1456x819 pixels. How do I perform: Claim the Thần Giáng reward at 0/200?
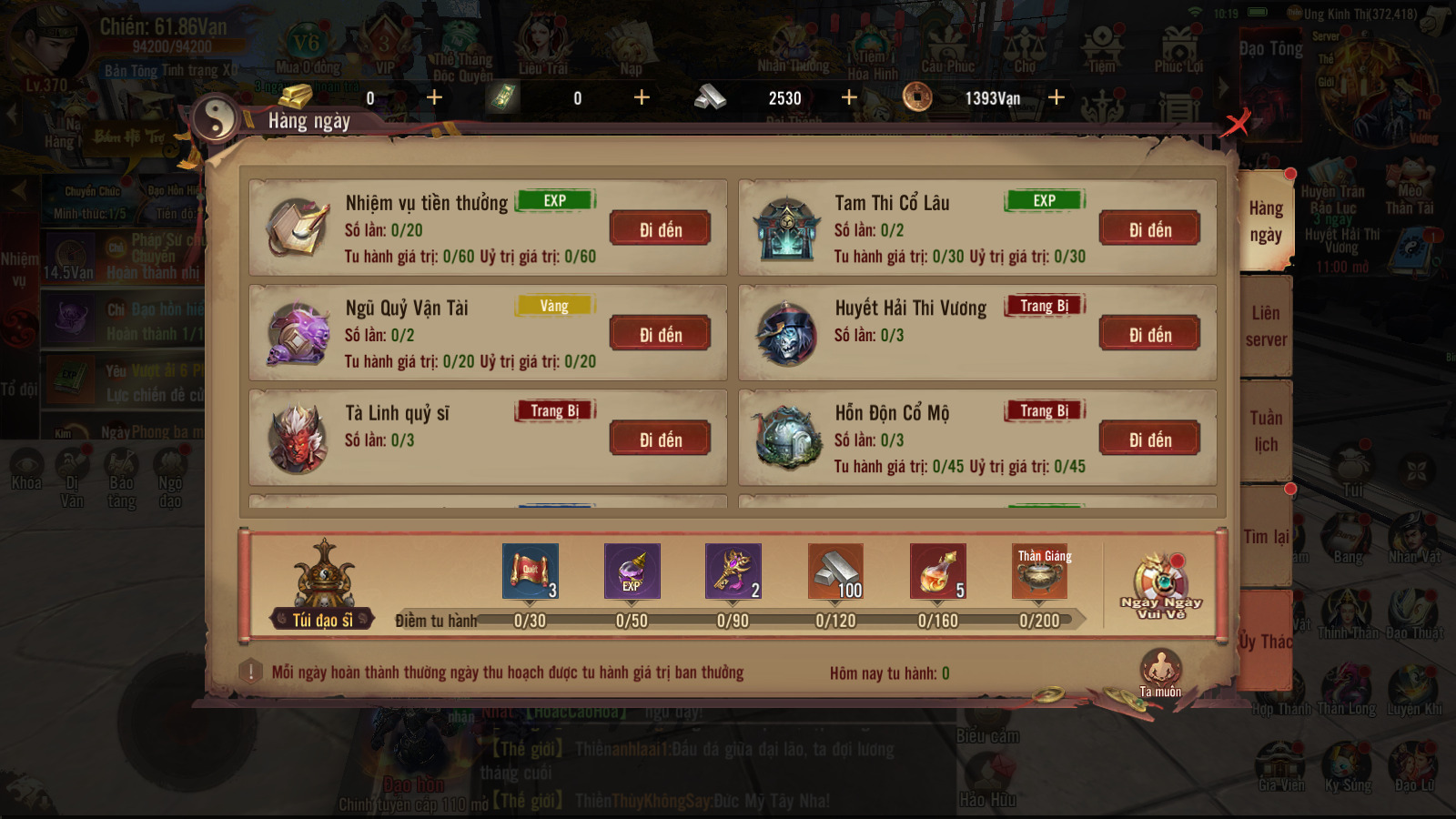point(1039,571)
